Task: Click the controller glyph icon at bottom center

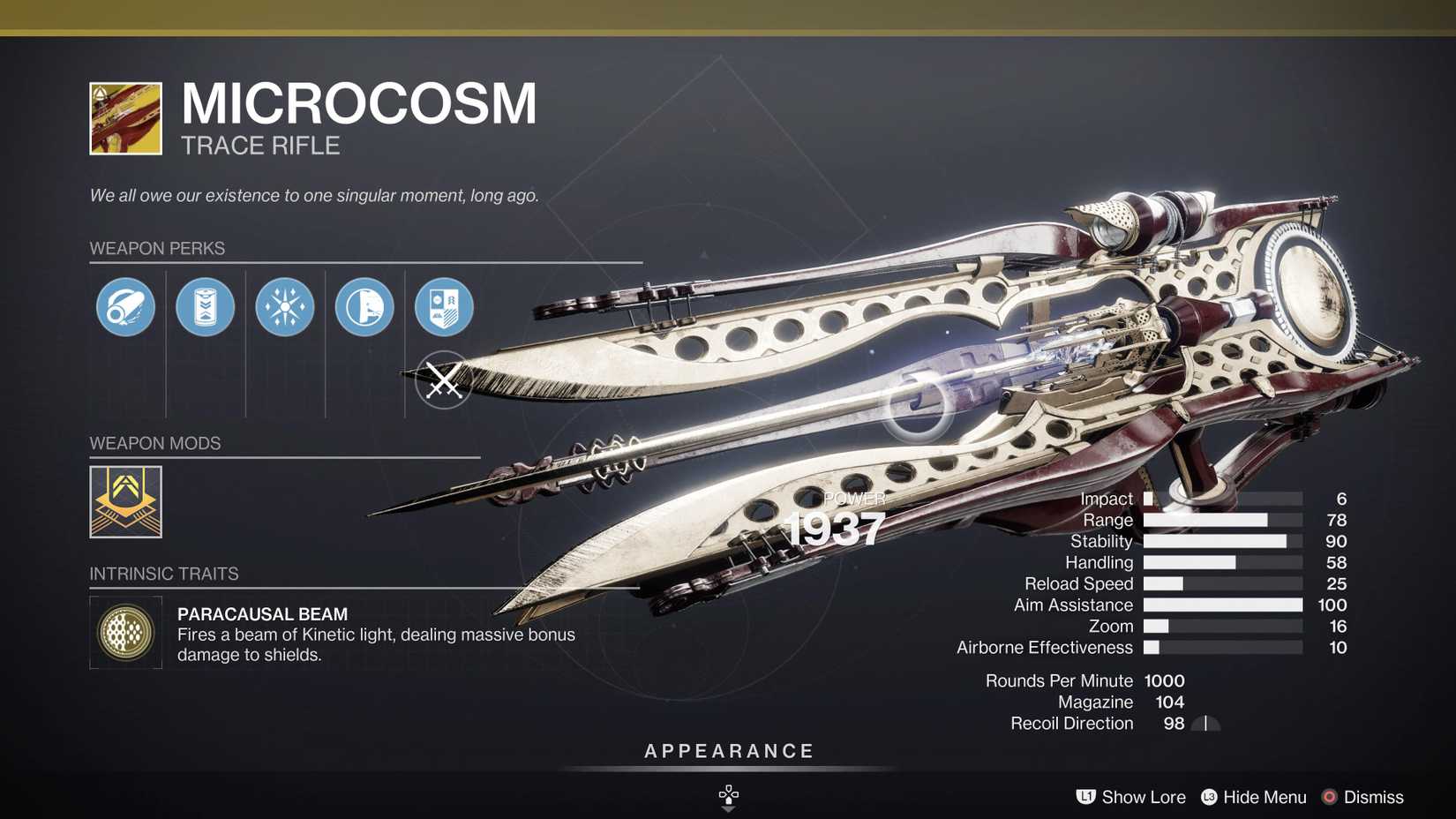Action: point(727,795)
